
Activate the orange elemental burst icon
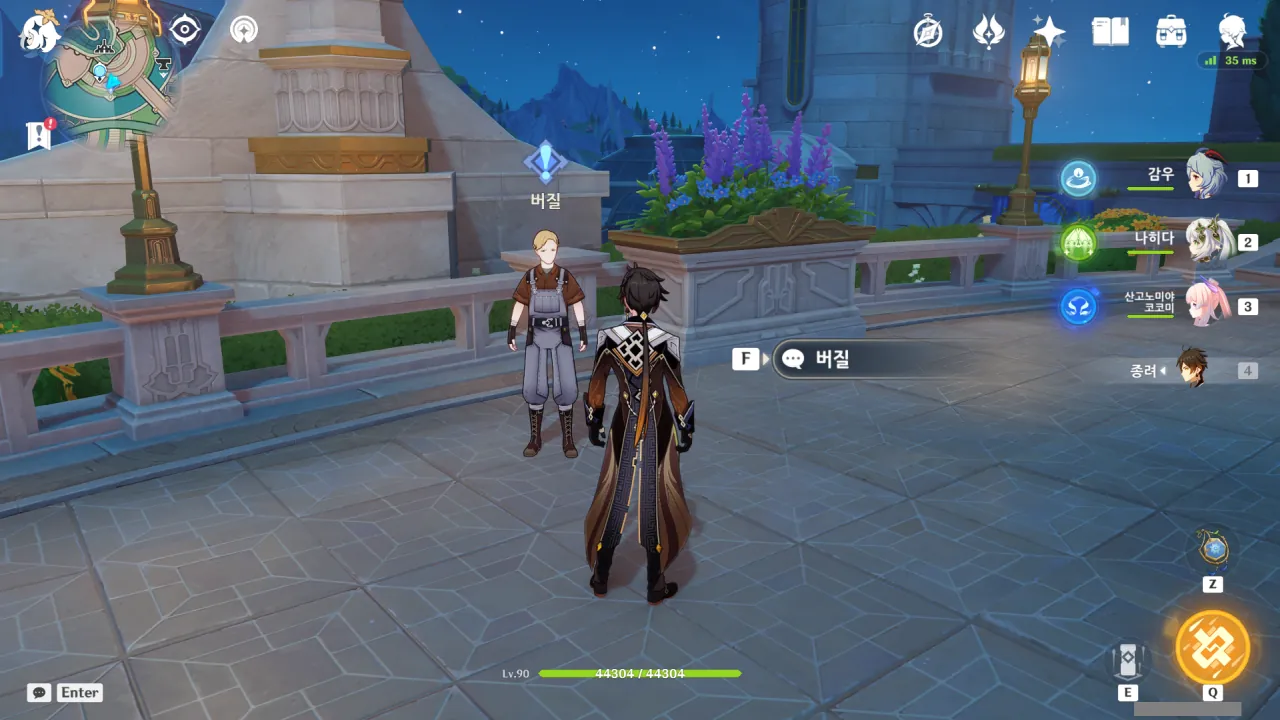point(1212,647)
